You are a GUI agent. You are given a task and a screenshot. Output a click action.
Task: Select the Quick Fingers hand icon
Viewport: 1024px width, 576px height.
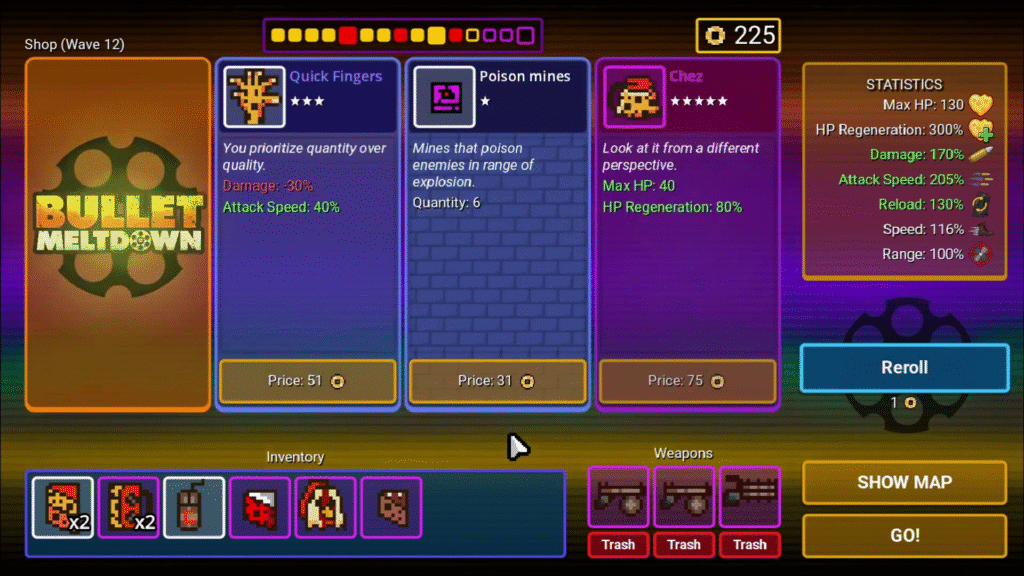254,97
